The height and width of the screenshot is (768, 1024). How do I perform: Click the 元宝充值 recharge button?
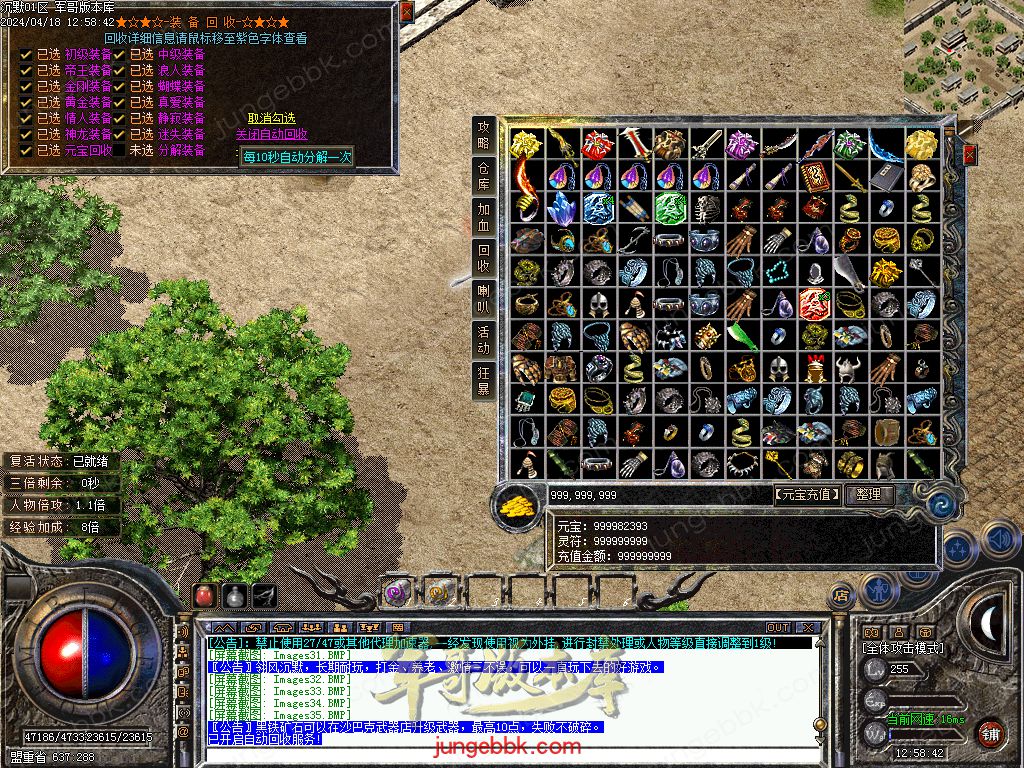(x=807, y=494)
